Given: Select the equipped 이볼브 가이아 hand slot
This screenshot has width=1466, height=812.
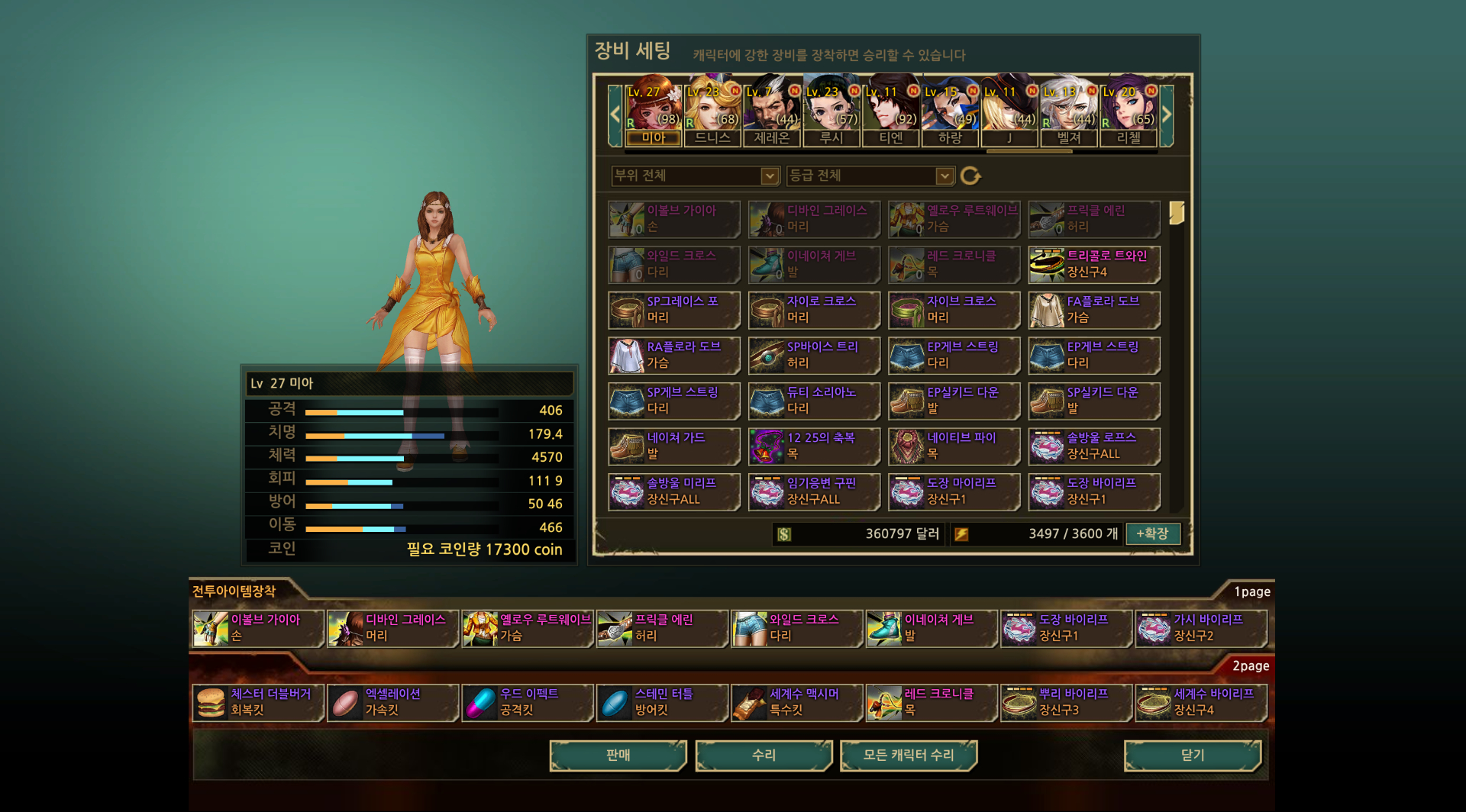Looking at the screenshot, I should pyautogui.click(x=257, y=628).
